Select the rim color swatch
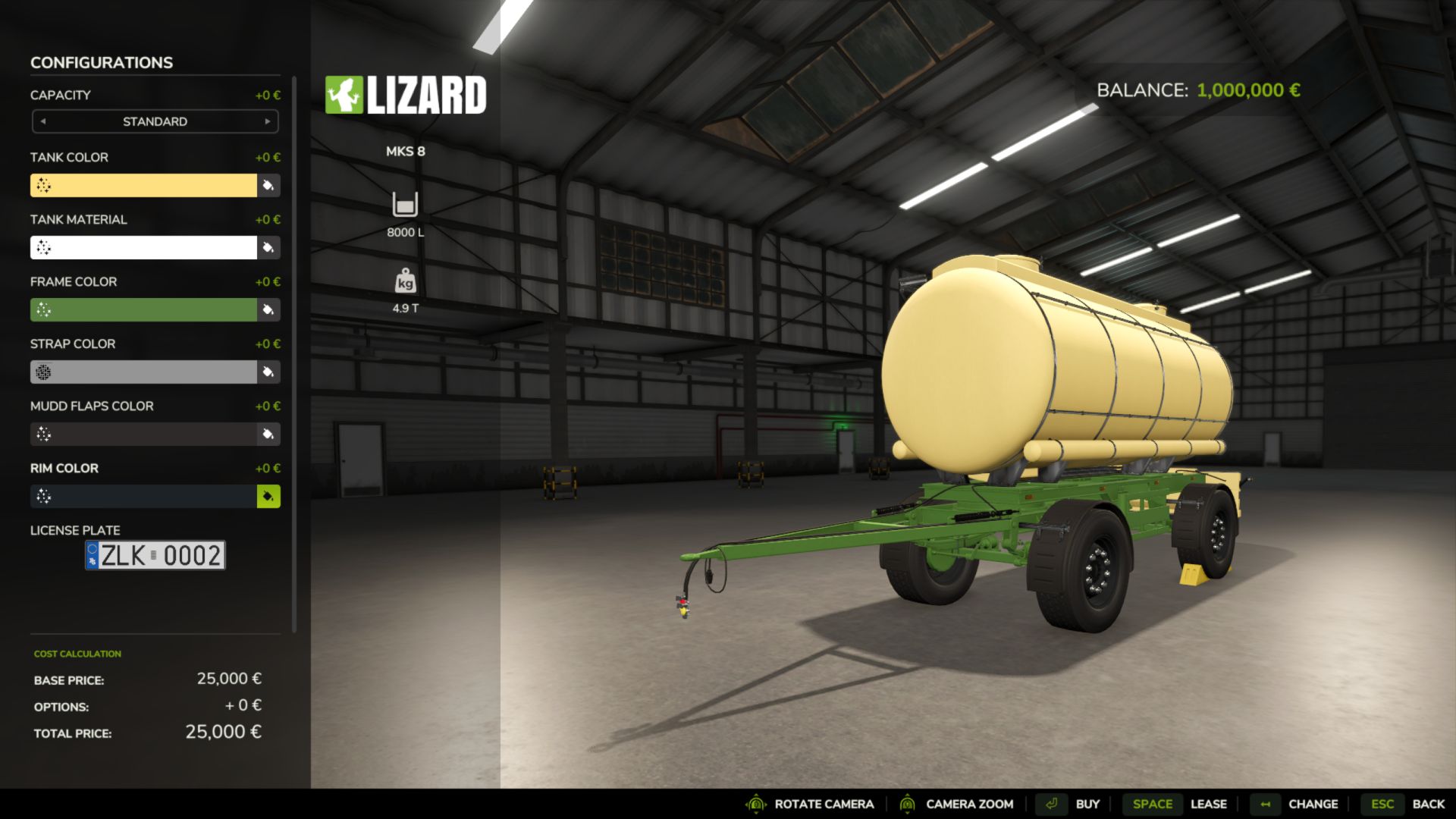The height and width of the screenshot is (819, 1456). click(143, 496)
